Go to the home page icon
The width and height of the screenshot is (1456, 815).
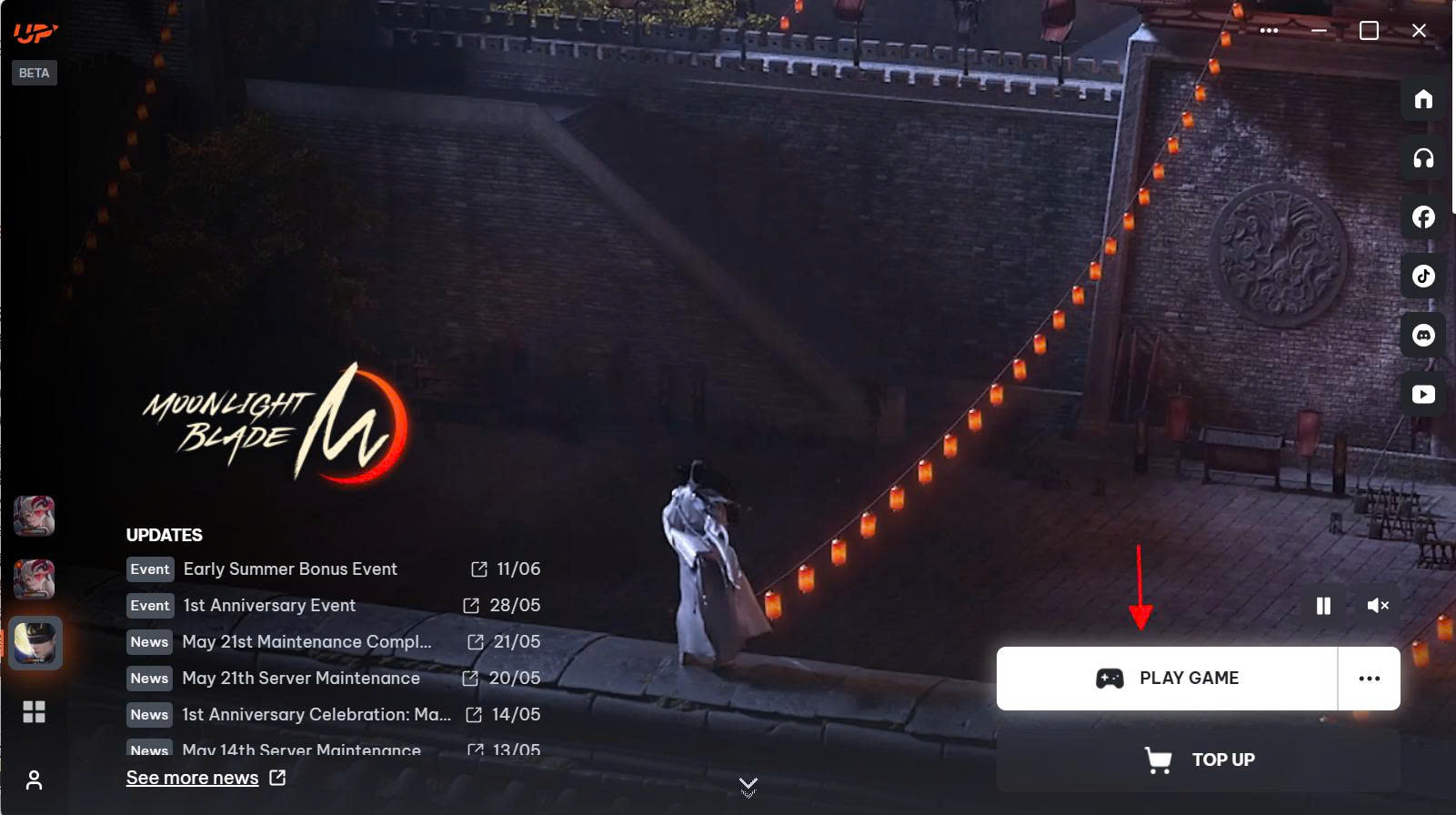(1423, 99)
